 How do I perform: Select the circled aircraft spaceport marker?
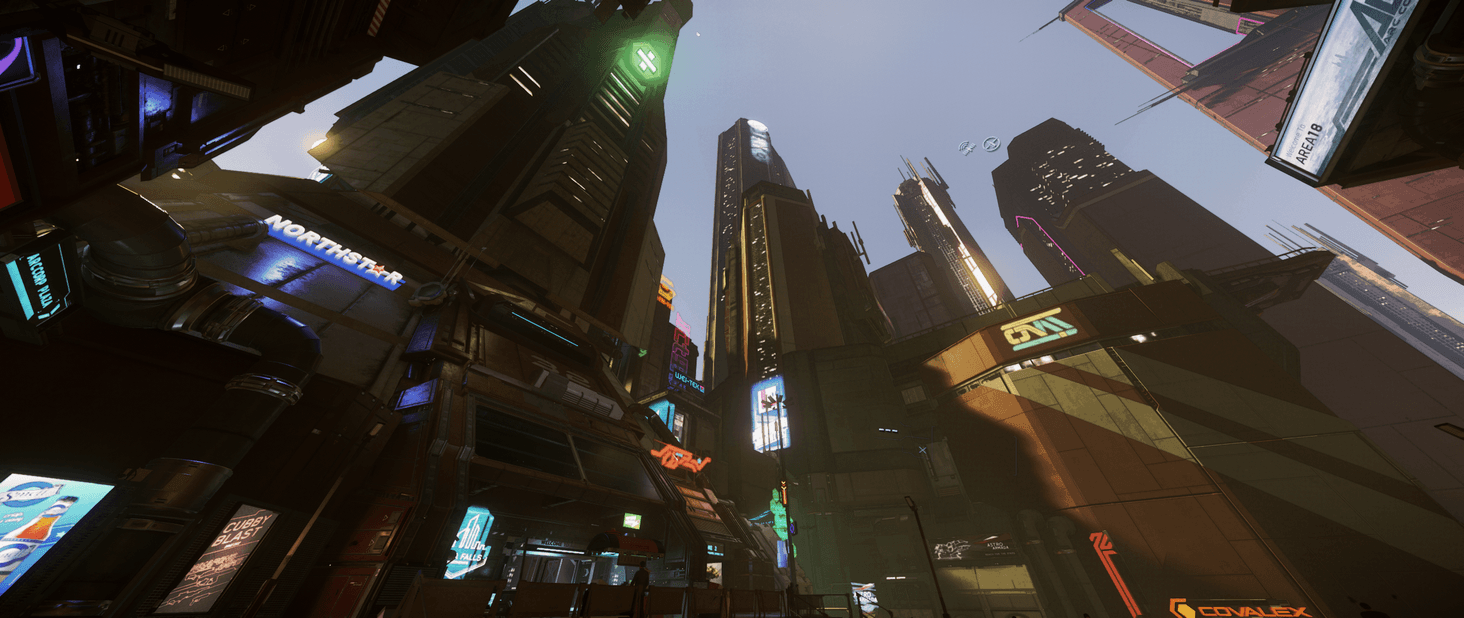tap(991, 145)
